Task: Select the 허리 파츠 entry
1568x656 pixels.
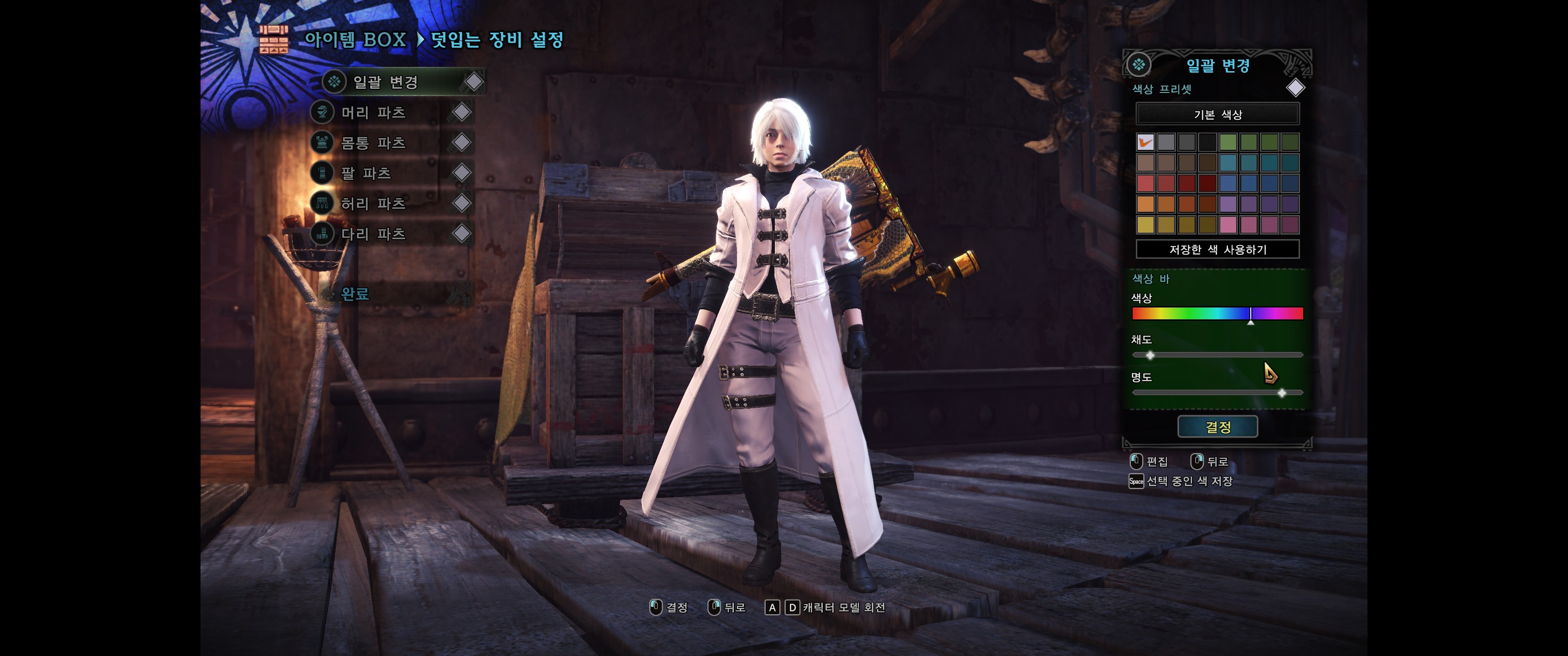Action: [x=372, y=203]
